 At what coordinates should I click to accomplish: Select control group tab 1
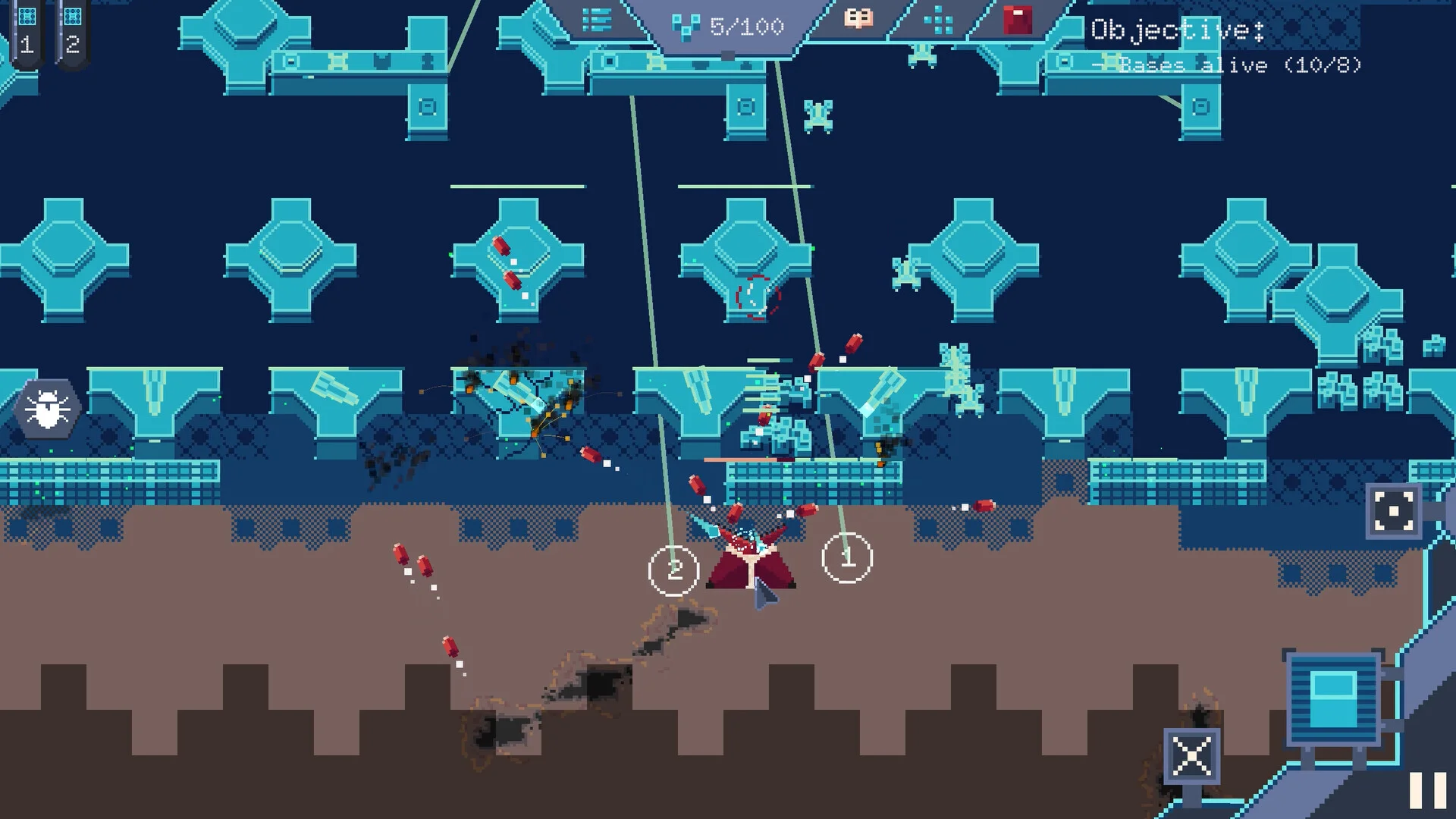[x=27, y=33]
